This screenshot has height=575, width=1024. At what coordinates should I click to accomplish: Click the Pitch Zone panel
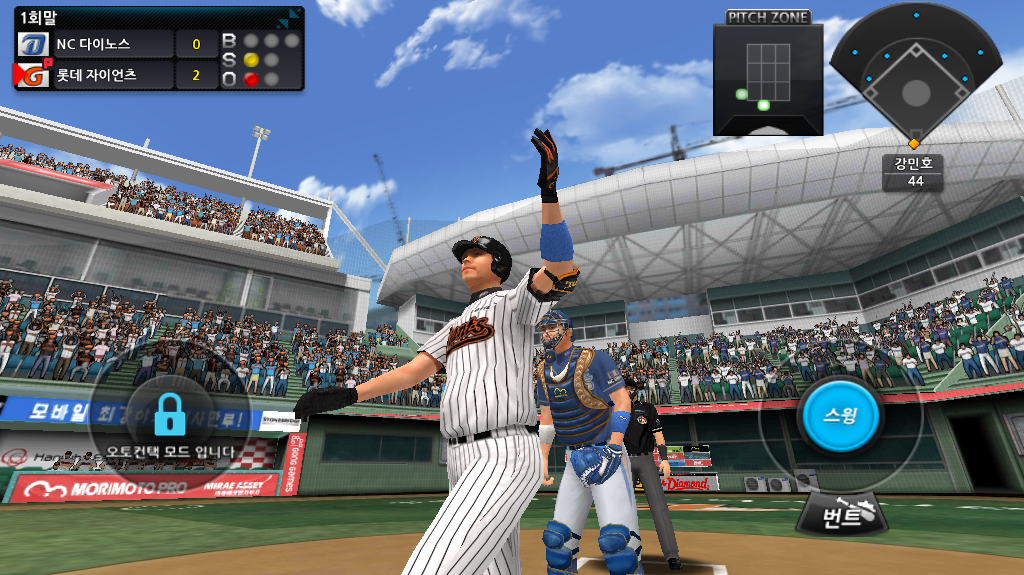point(767,78)
